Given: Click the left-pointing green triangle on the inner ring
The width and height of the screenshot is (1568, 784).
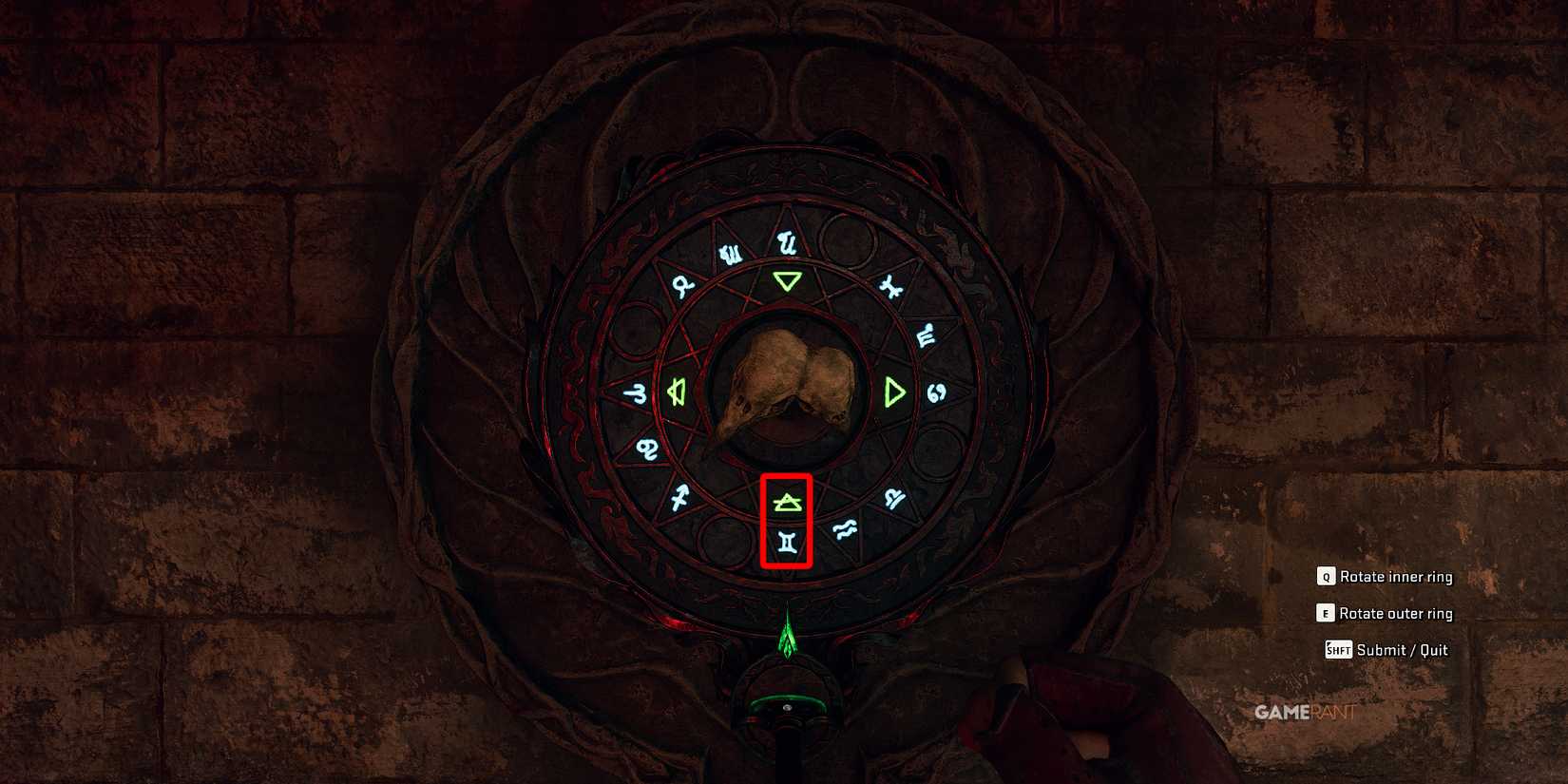Looking at the screenshot, I should 677,392.
